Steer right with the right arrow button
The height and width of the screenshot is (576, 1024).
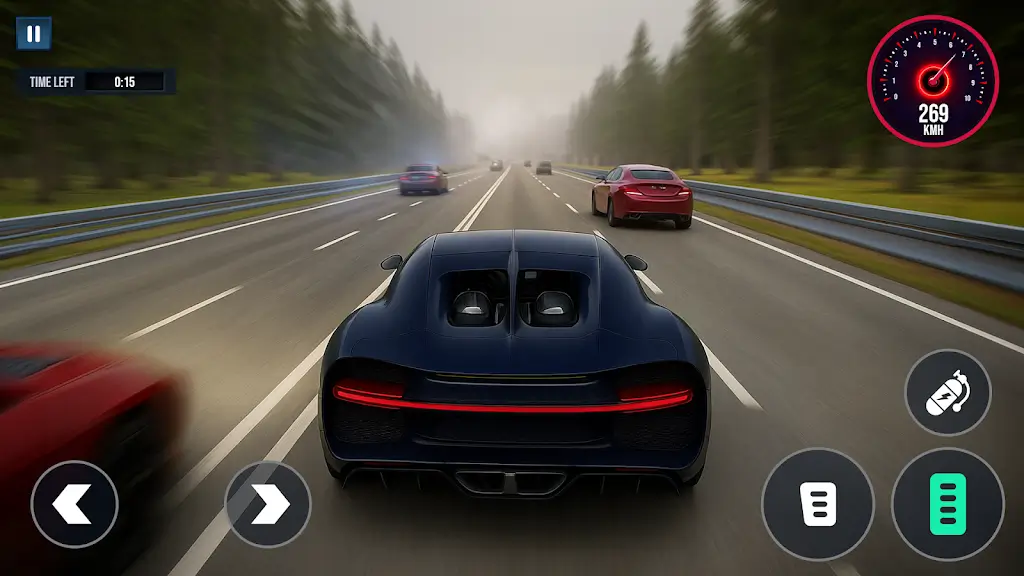click(x=268, y=504)
